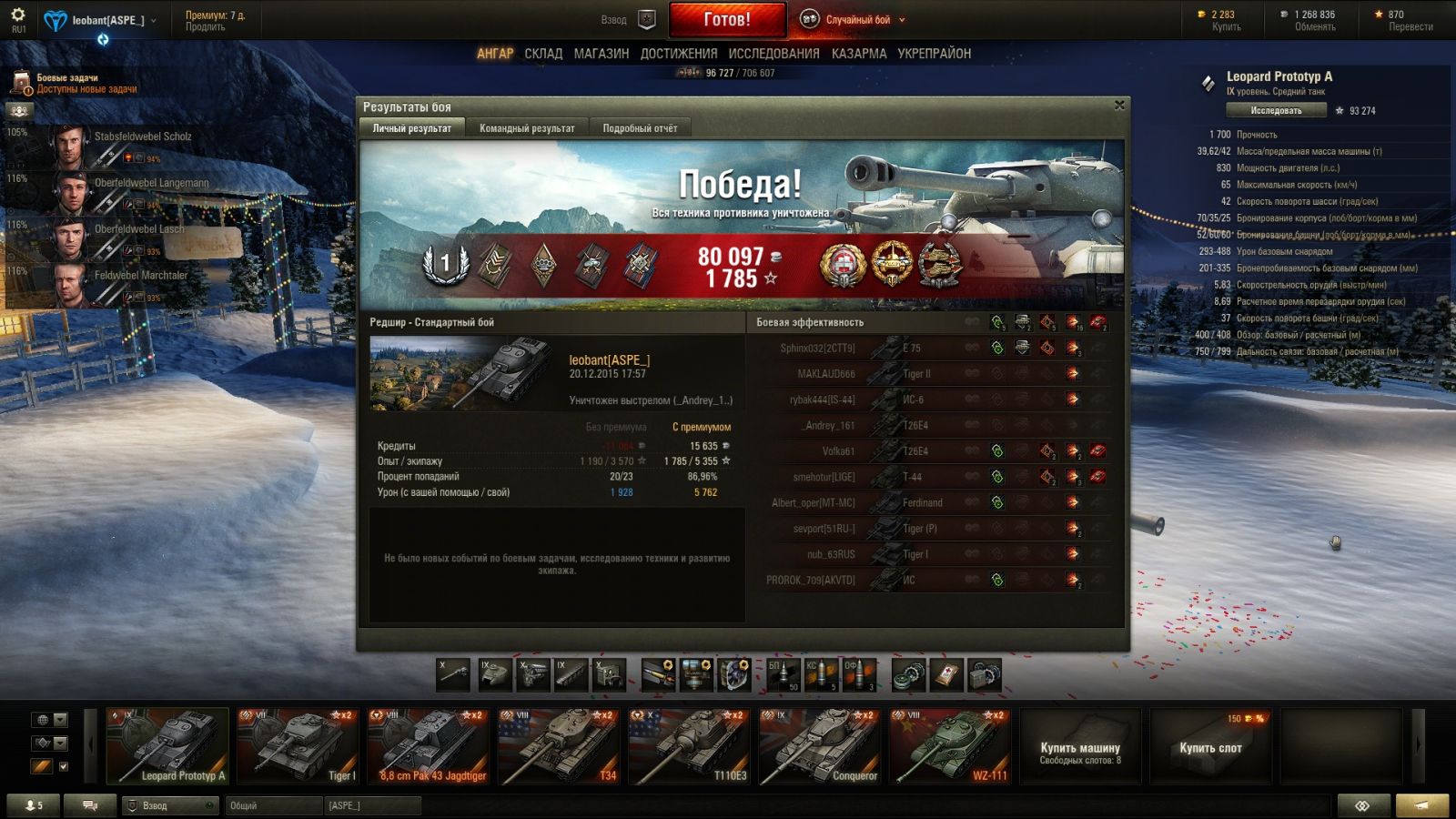Close the battle results window
Viewport: 1456px width, 819px height.
click(x=1119, y=106)
